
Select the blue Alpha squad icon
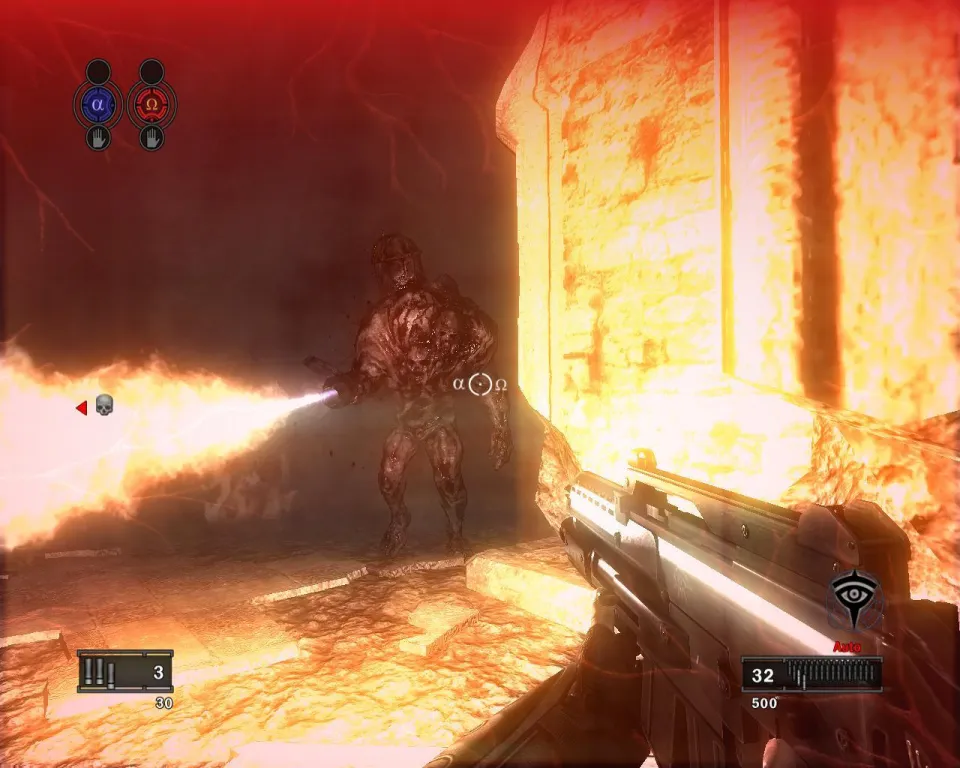click(x=98, y=104)
